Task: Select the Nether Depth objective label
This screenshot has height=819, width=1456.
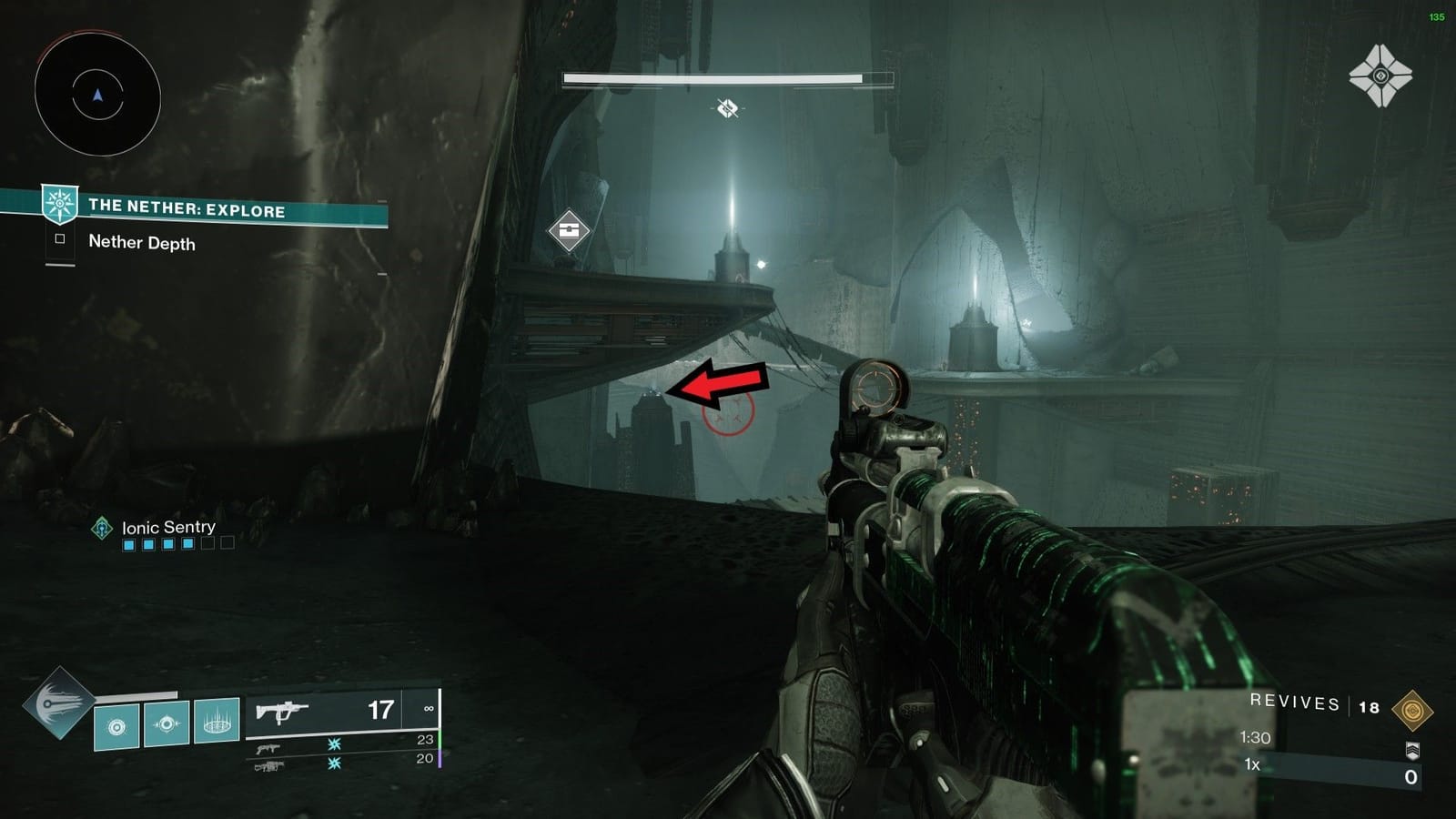Action: point(142,244)
